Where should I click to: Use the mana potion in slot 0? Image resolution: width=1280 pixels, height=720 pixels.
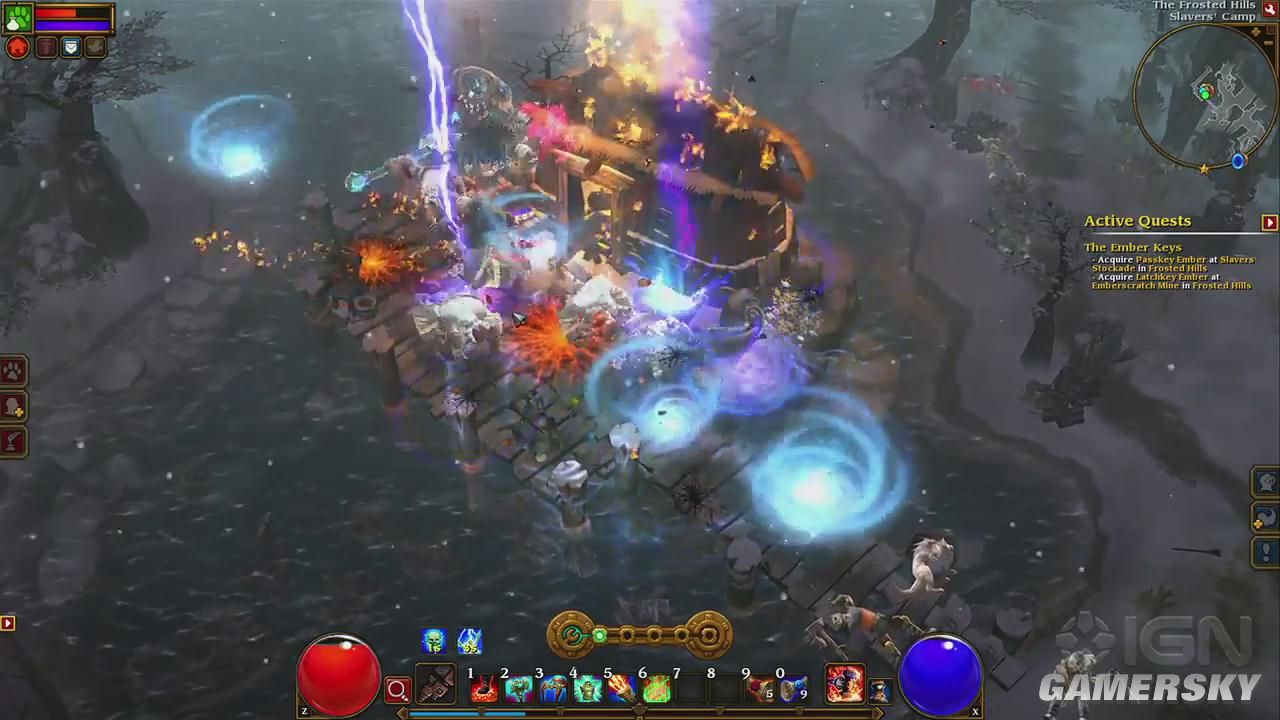click(794, 688)
